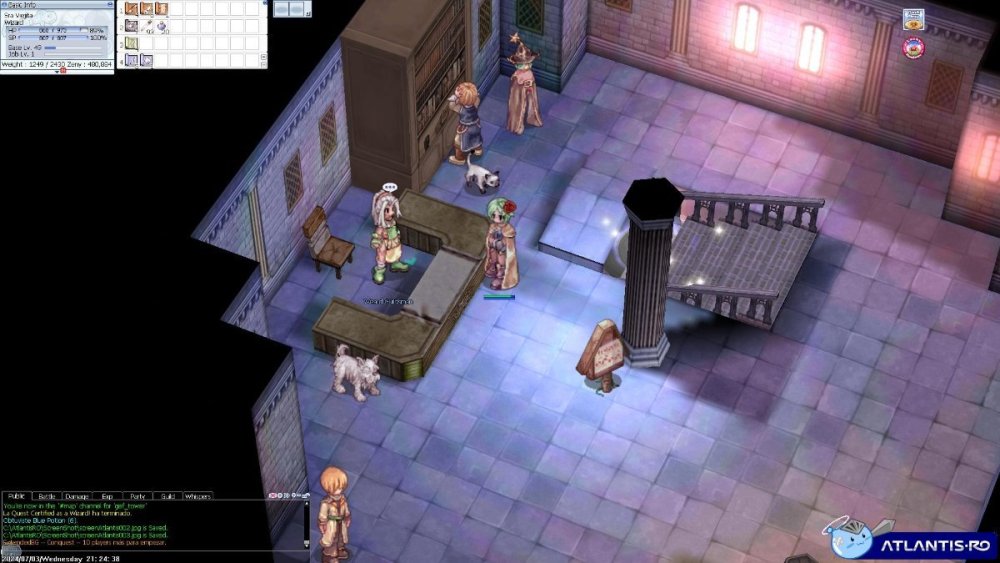Use the blue potion hotbar slot
1000x563 pixels.
click(161, 27)
